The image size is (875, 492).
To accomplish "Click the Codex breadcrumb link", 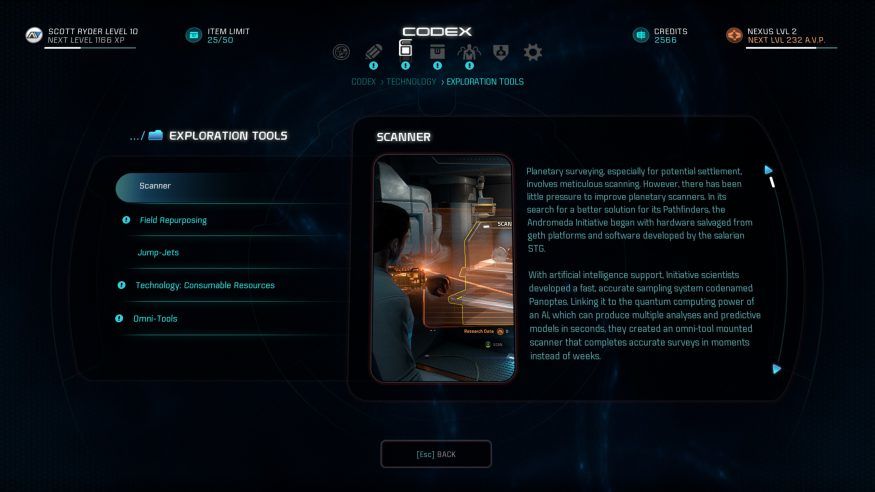I will point(363,82).
